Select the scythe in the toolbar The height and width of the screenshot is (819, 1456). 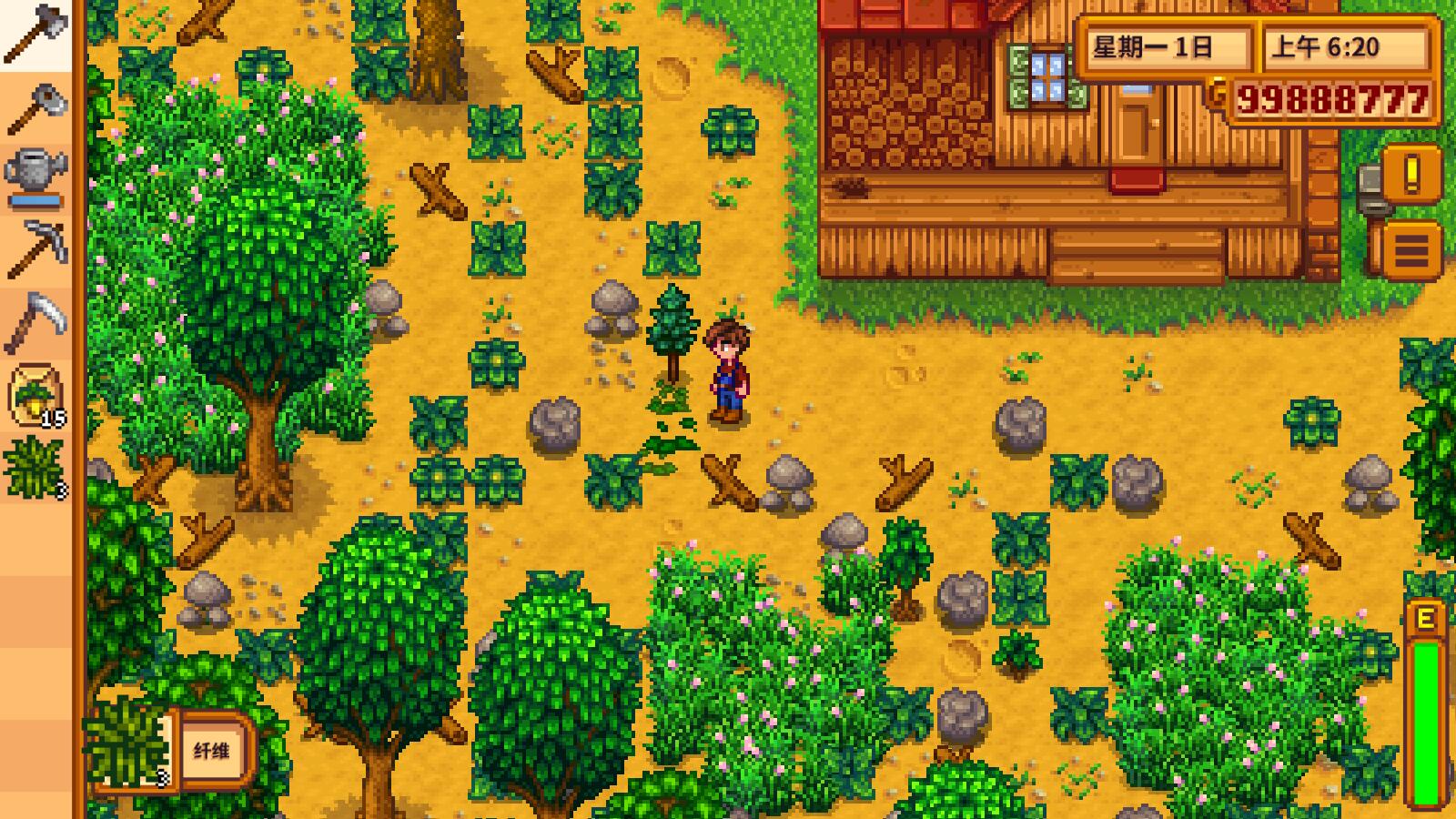(x=36, y=318)
